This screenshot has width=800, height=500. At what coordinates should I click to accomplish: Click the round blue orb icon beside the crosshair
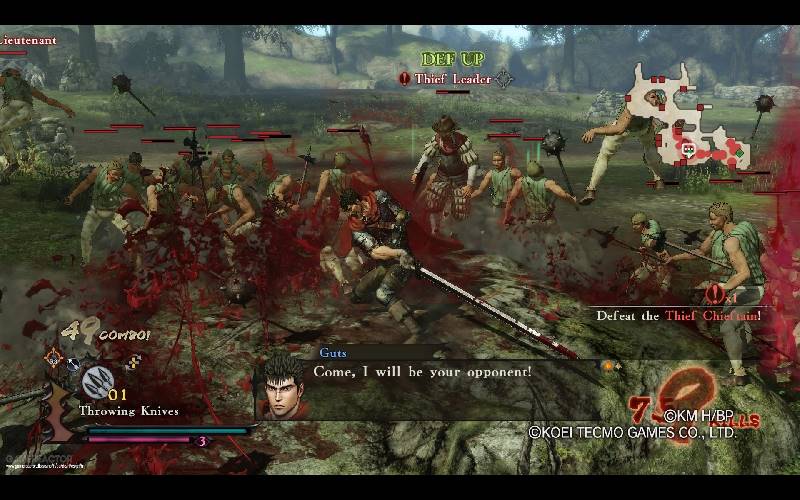point(73,364)
